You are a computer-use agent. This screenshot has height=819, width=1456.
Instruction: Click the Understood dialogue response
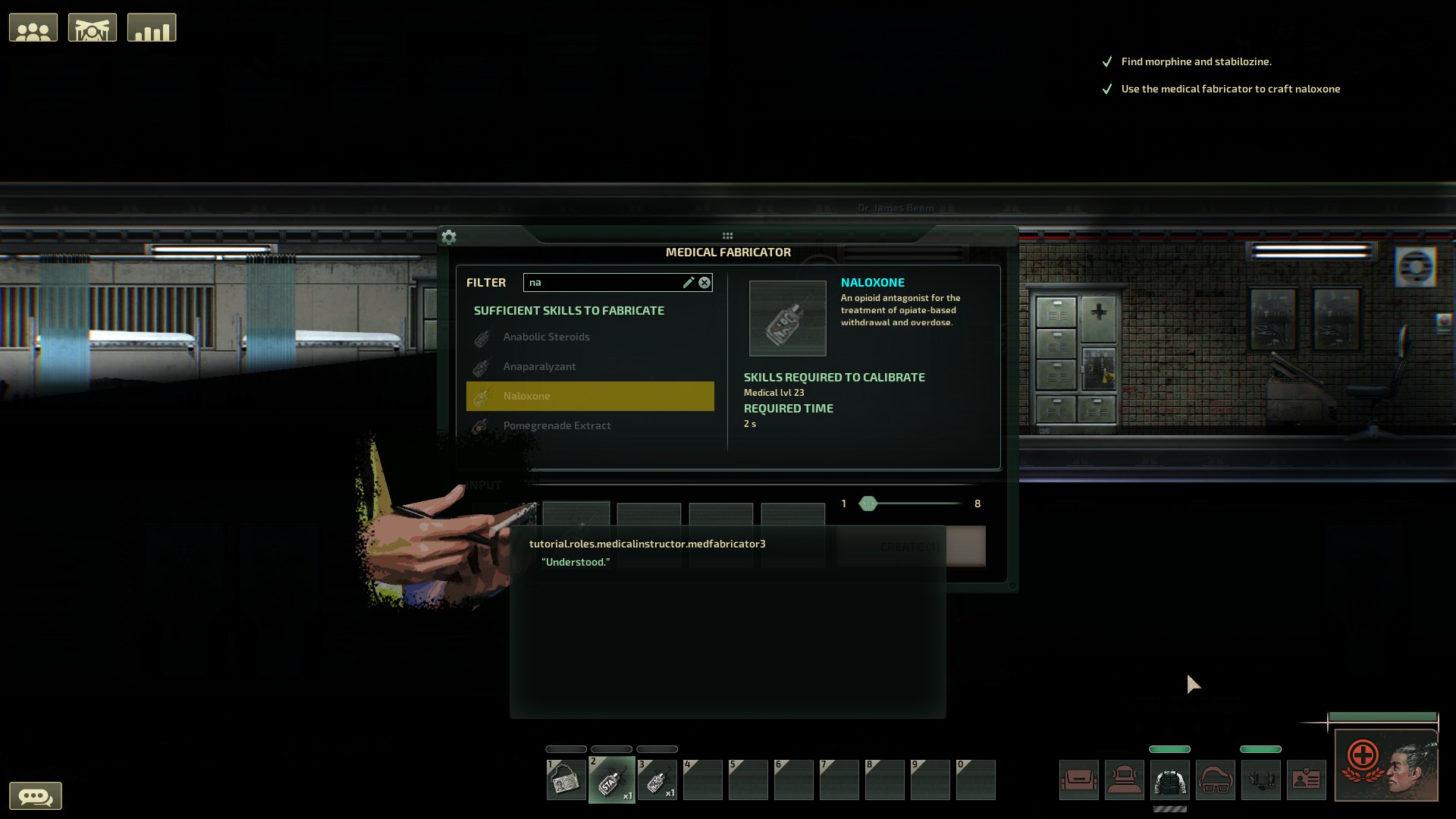coord(576,562)
